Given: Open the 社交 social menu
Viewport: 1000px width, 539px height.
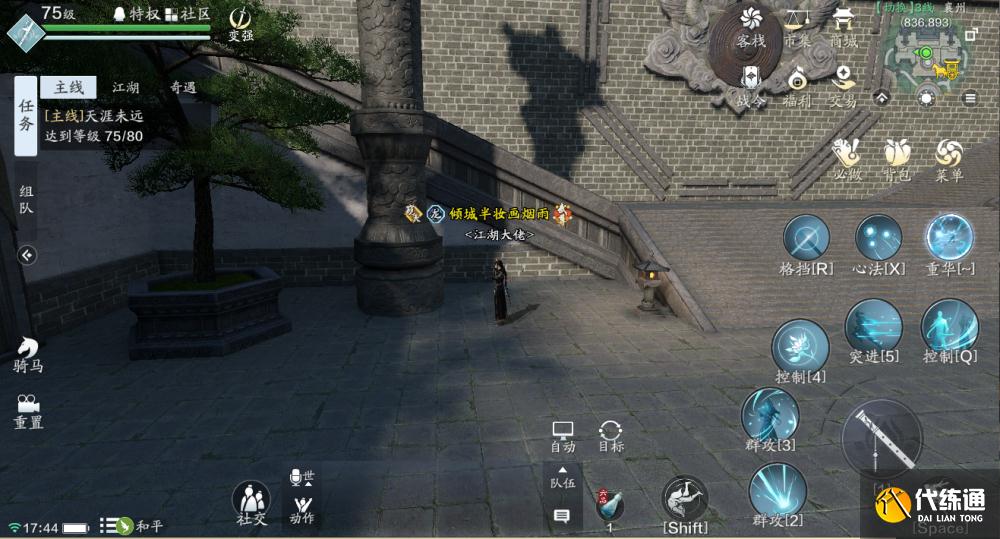Looking at the screenshot, I should [251, 501].
